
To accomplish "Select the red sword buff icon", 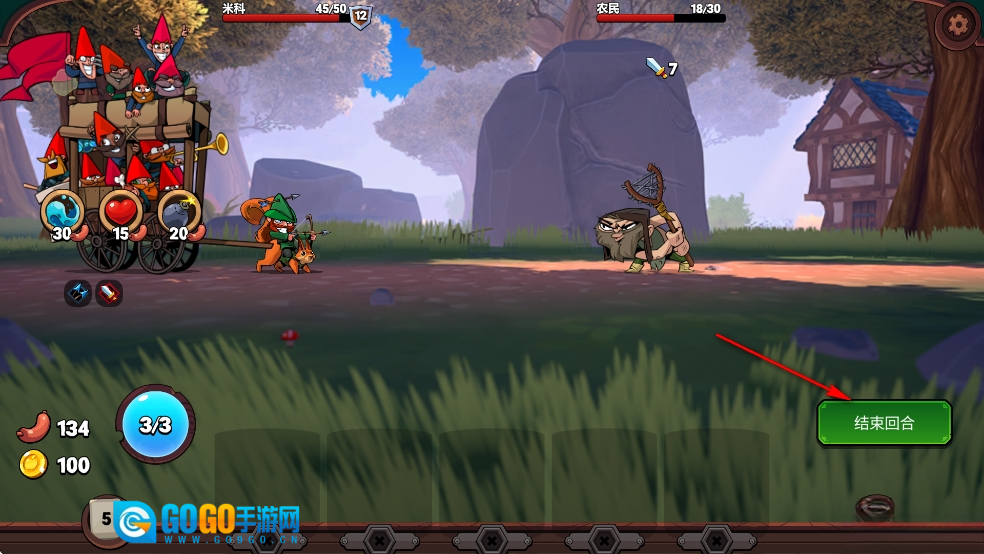I will click(109, 293).
